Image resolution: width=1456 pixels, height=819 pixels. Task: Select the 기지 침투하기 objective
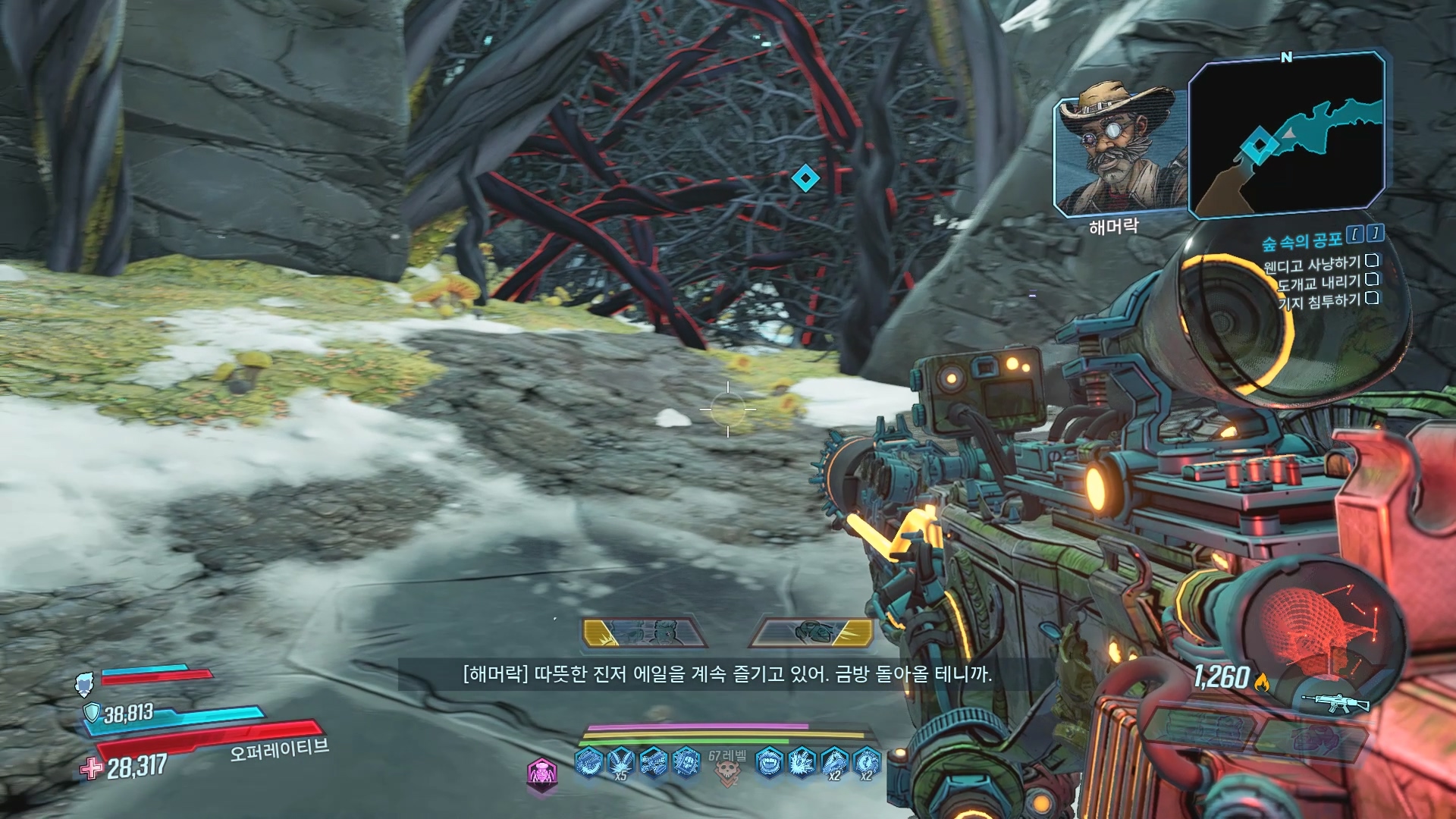(1319, 302)
